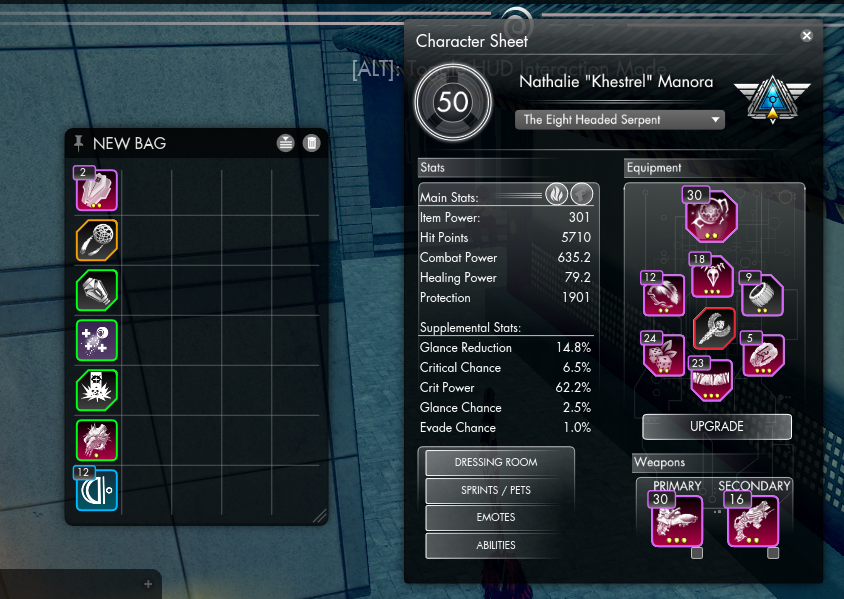Tick the checkbox under the primary weapon
The width and height of the screenshot is (844, 599).
tap(697, 553)
